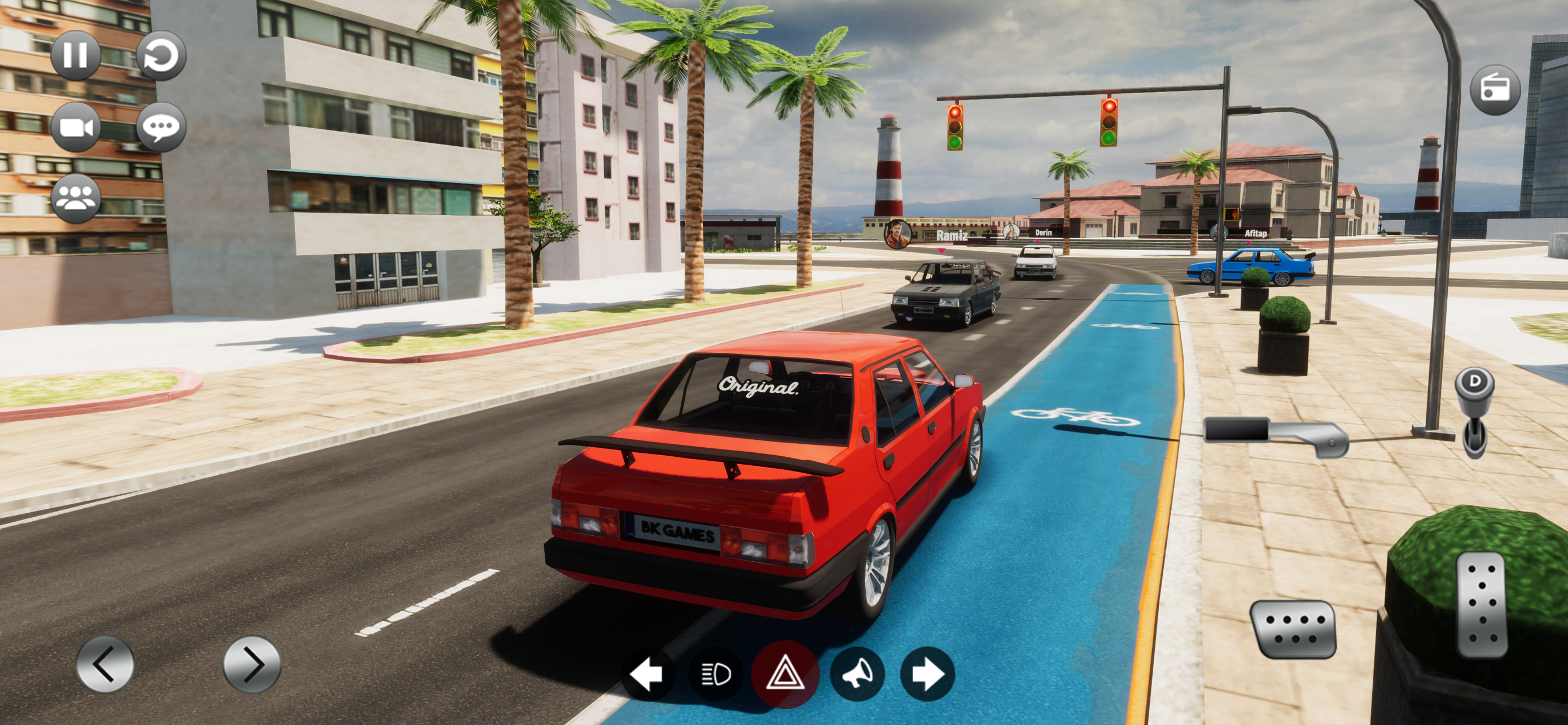
Task: Turn on the radio
Action: pos(1495,89)
